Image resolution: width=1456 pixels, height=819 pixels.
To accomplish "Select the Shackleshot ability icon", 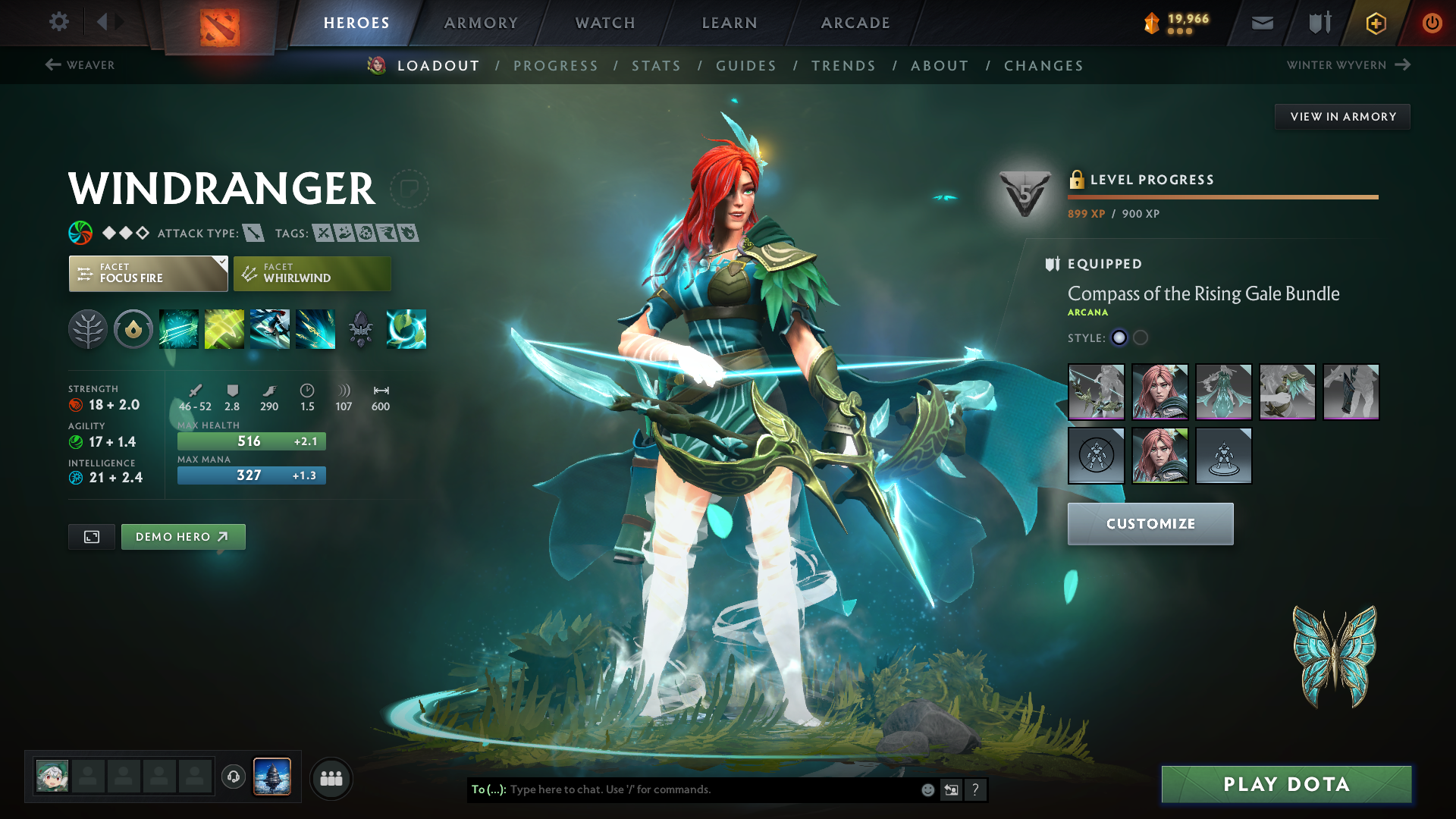I will 179,329.
